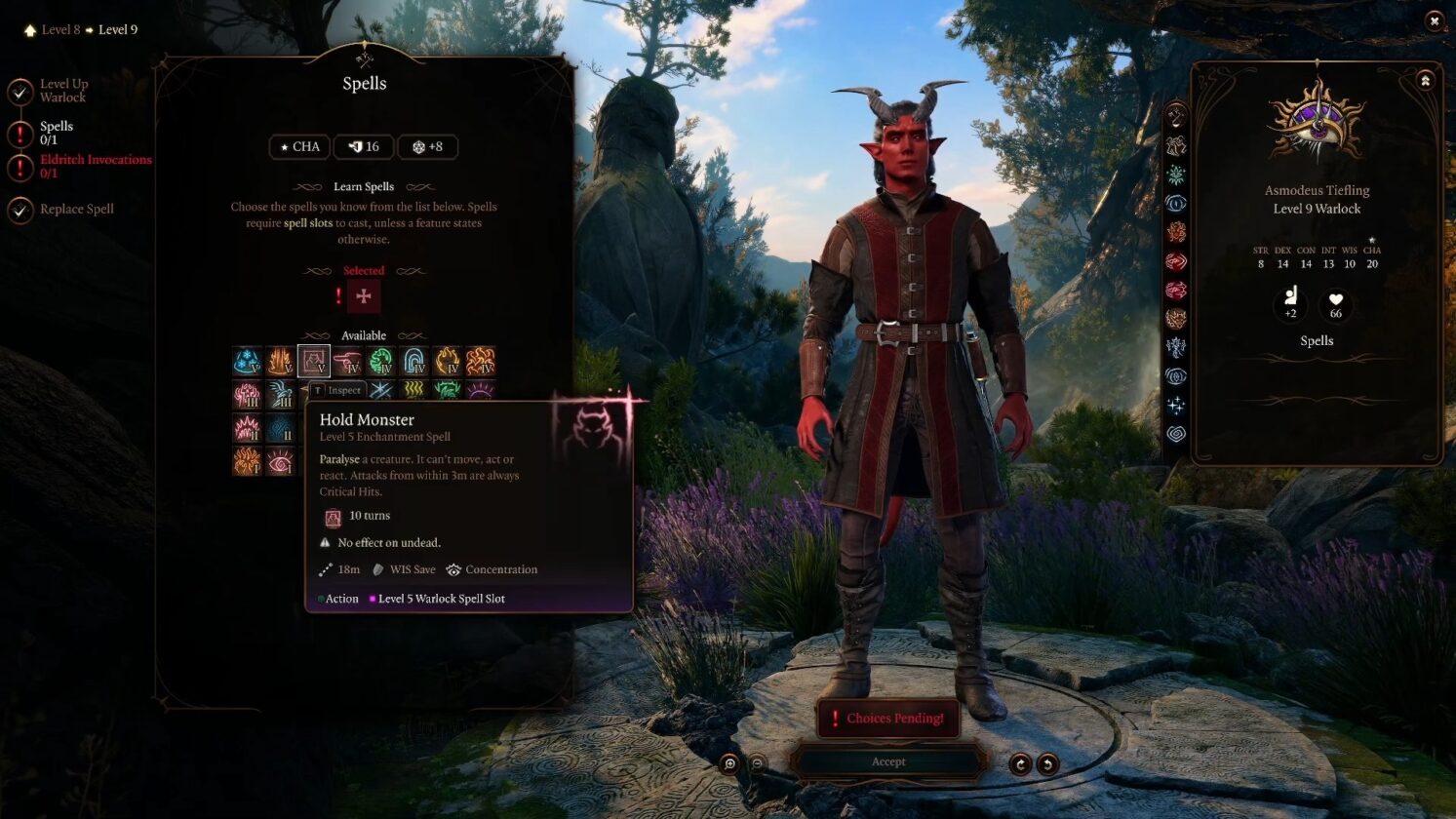Open the Spells level-up step
This screenshot has height=819, width=1456.
tap(56, 133)
